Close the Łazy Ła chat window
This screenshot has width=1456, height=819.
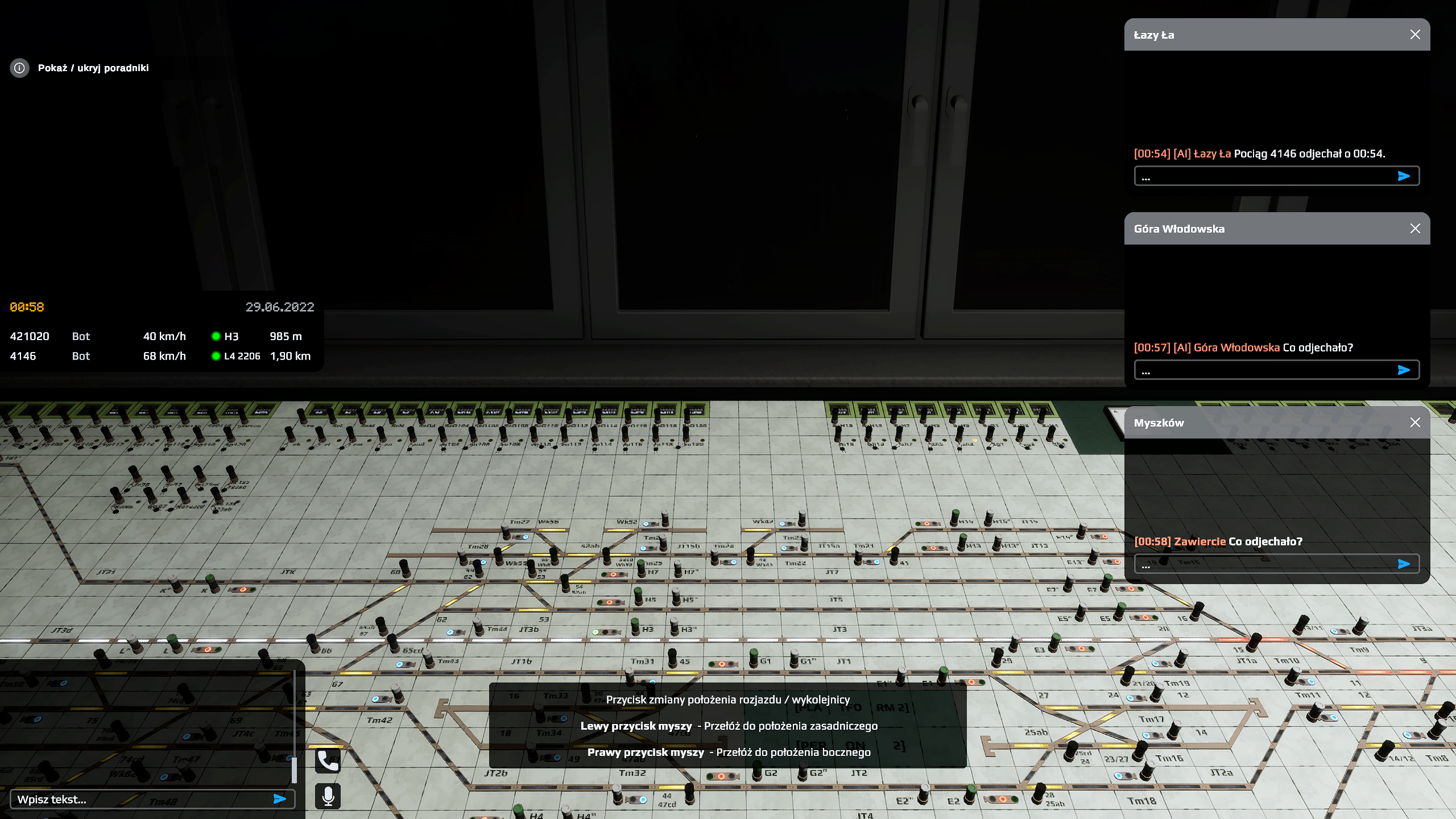point(1415,35)
